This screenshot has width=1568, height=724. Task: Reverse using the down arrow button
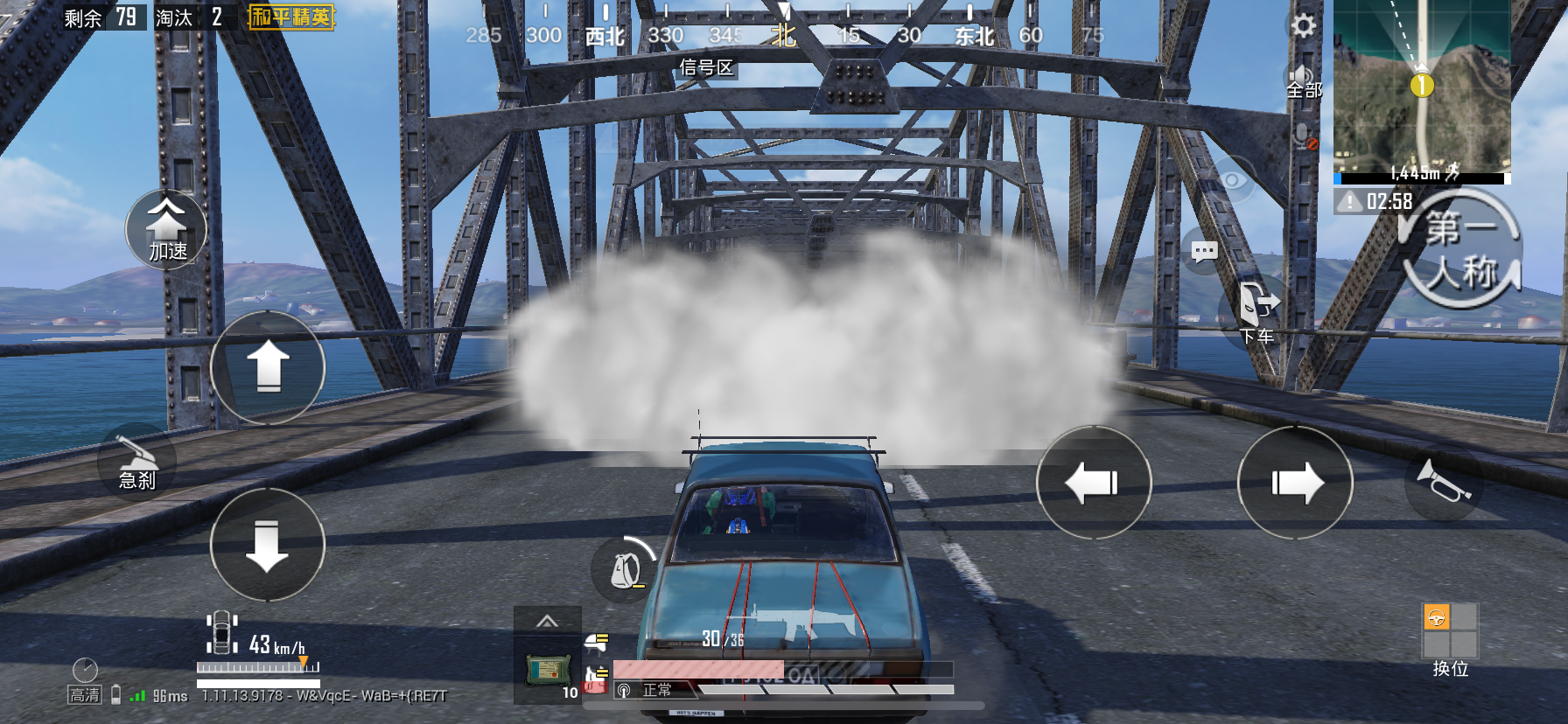pos(268,545)
